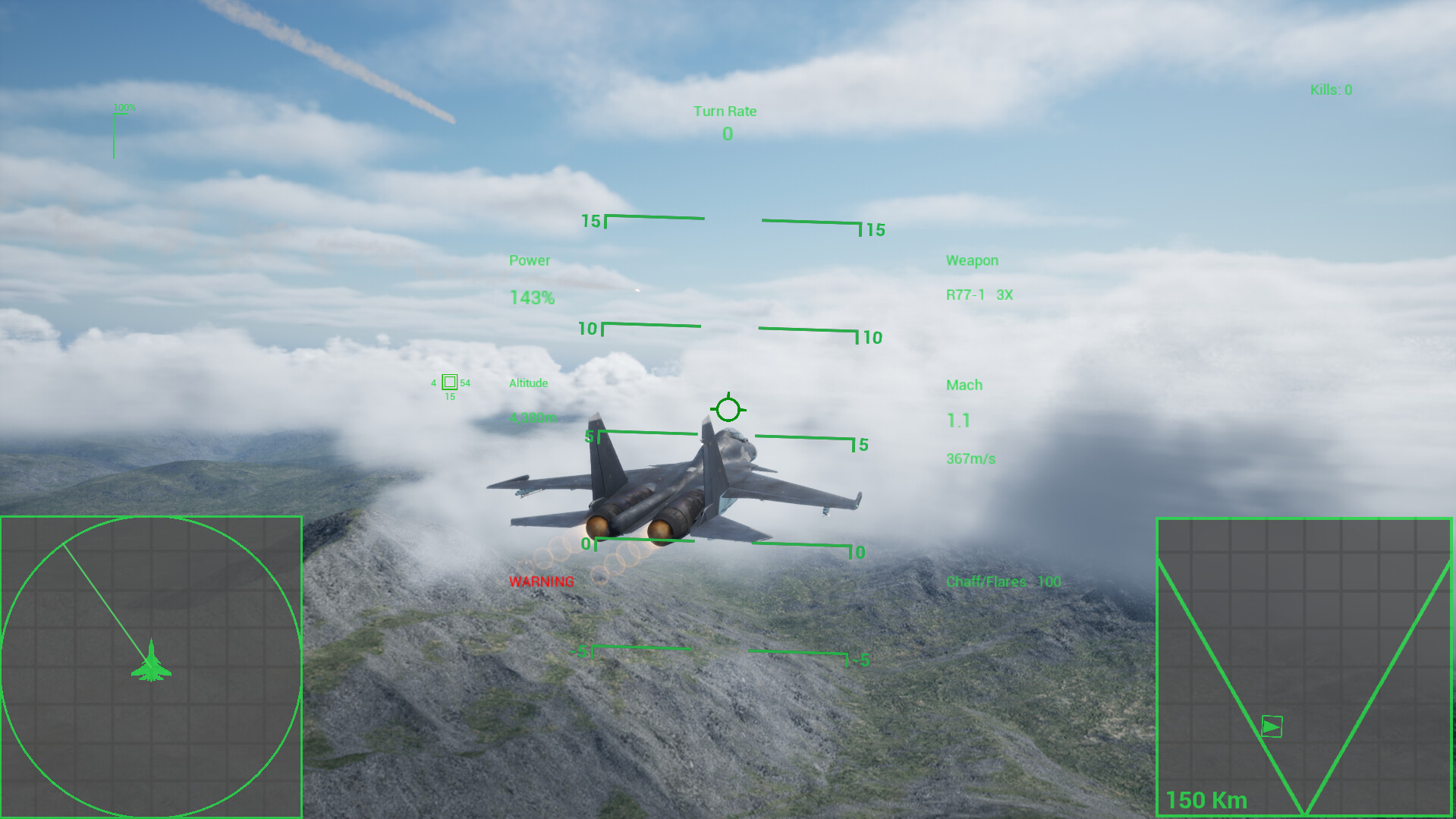Screen dimensions: 1456x819
Task: Open the Weapon panel showing R77-1 3X
Action: pos(977,295)
